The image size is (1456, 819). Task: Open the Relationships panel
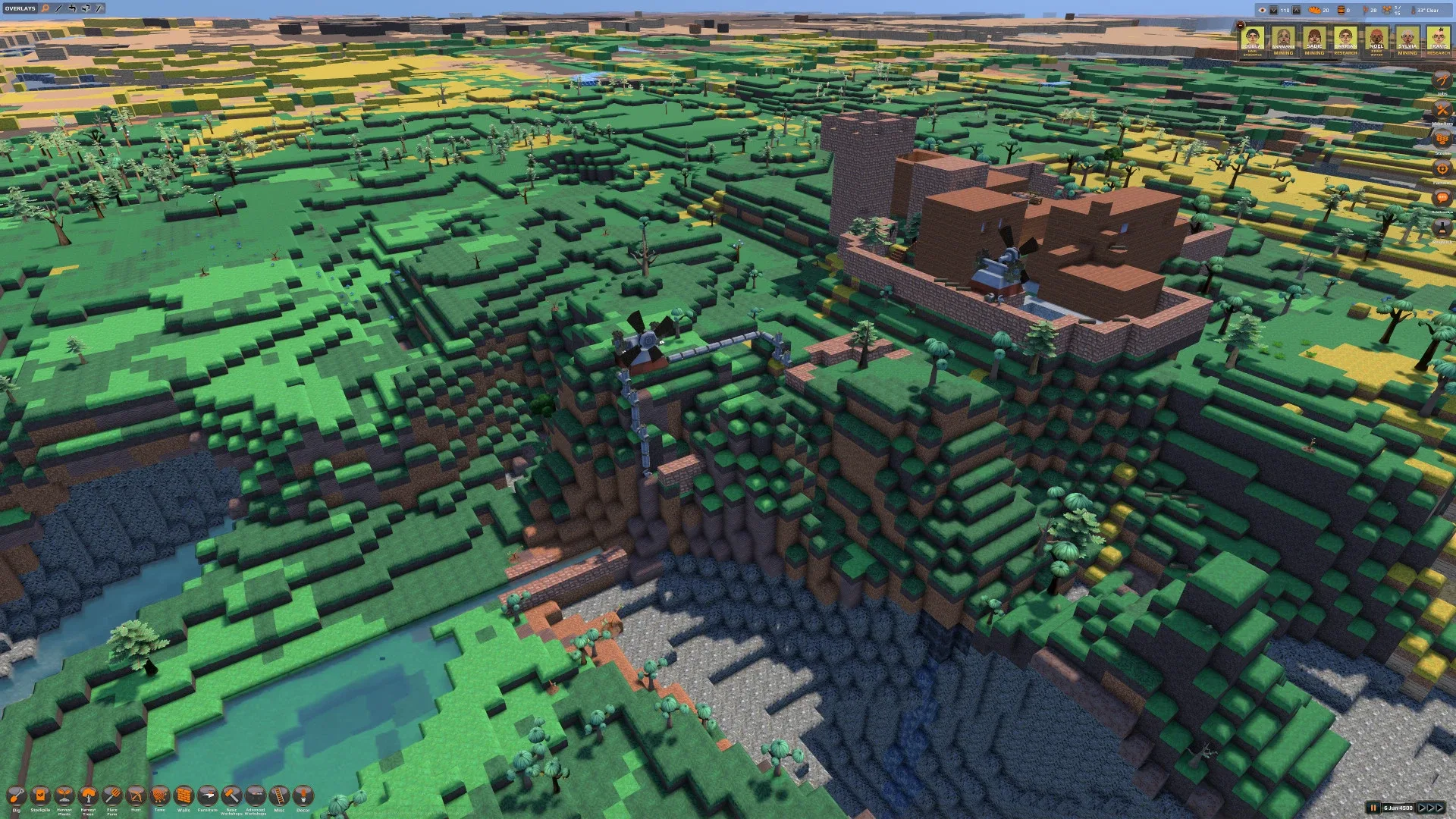[x=1442, y=197]
